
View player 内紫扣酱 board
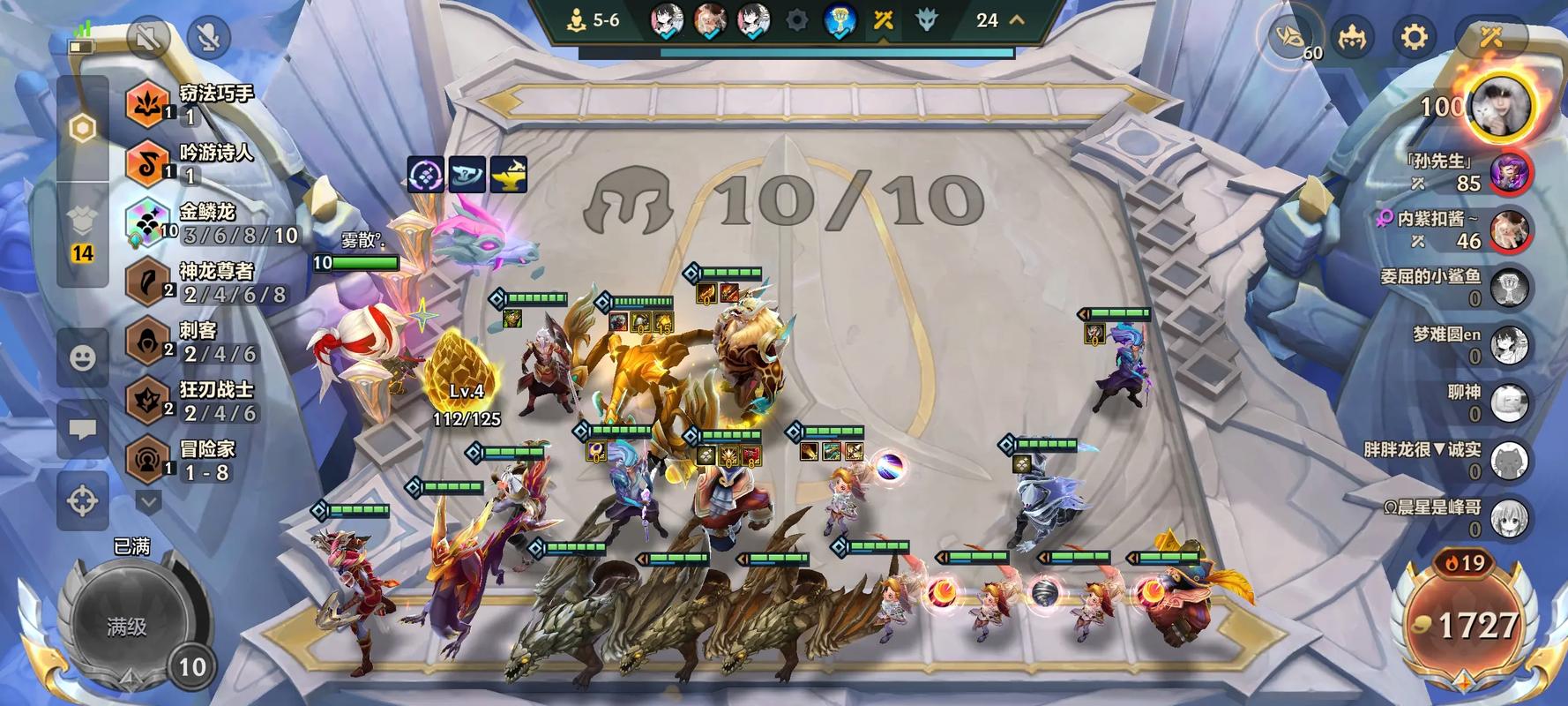[x=1510, y=230]
